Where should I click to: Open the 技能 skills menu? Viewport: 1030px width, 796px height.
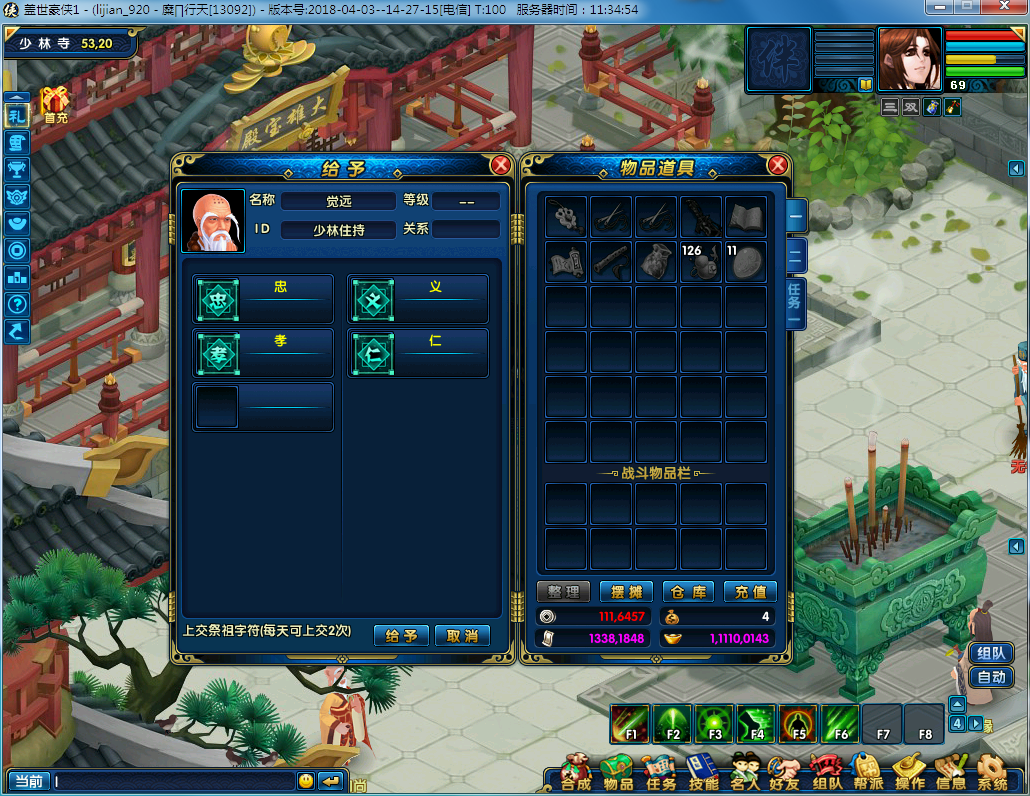pyautogui.click(x=703, y=774)
